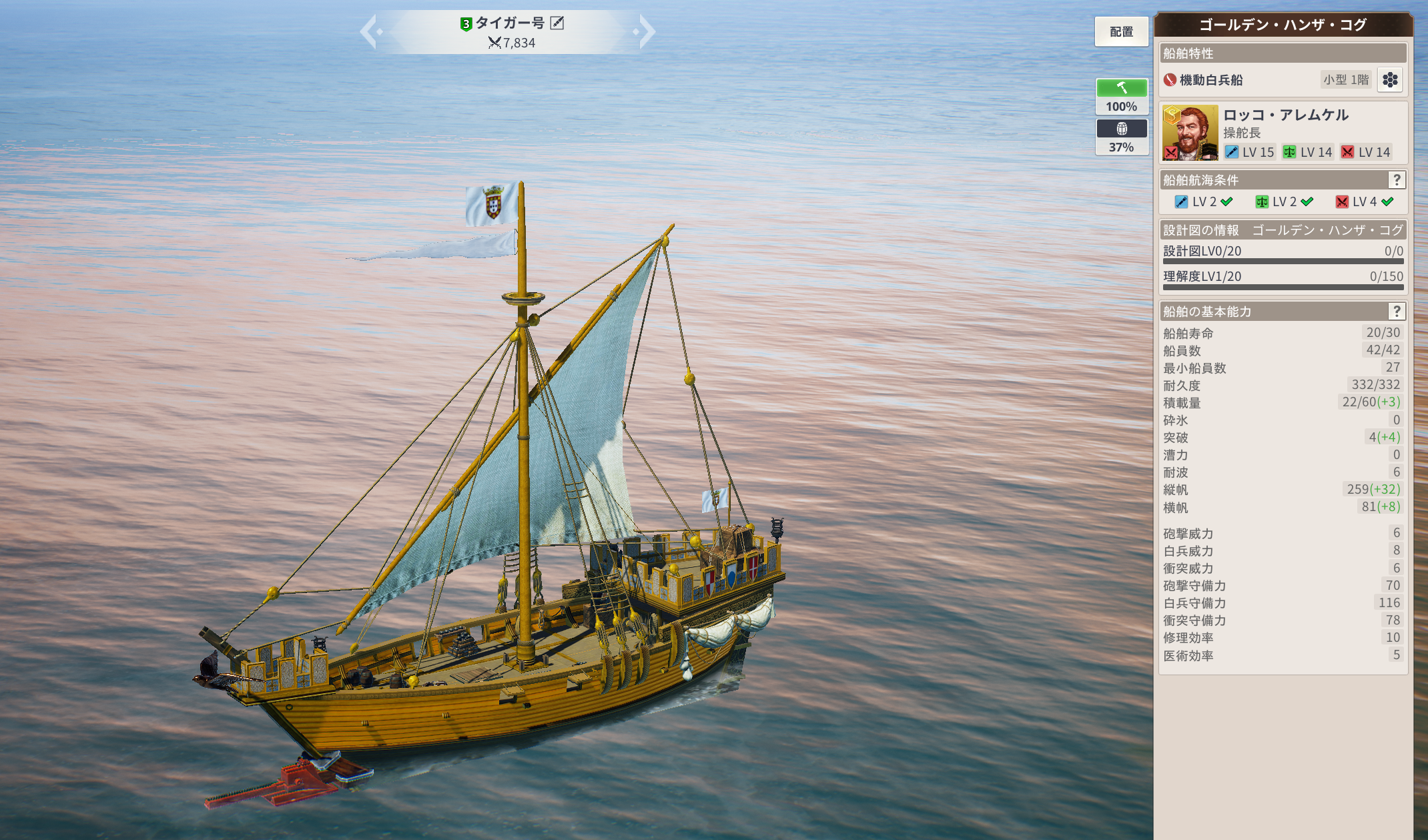Open the ship trait flower icon button
This screenshot has height=840, width=1428.
tap(1390, 80)
